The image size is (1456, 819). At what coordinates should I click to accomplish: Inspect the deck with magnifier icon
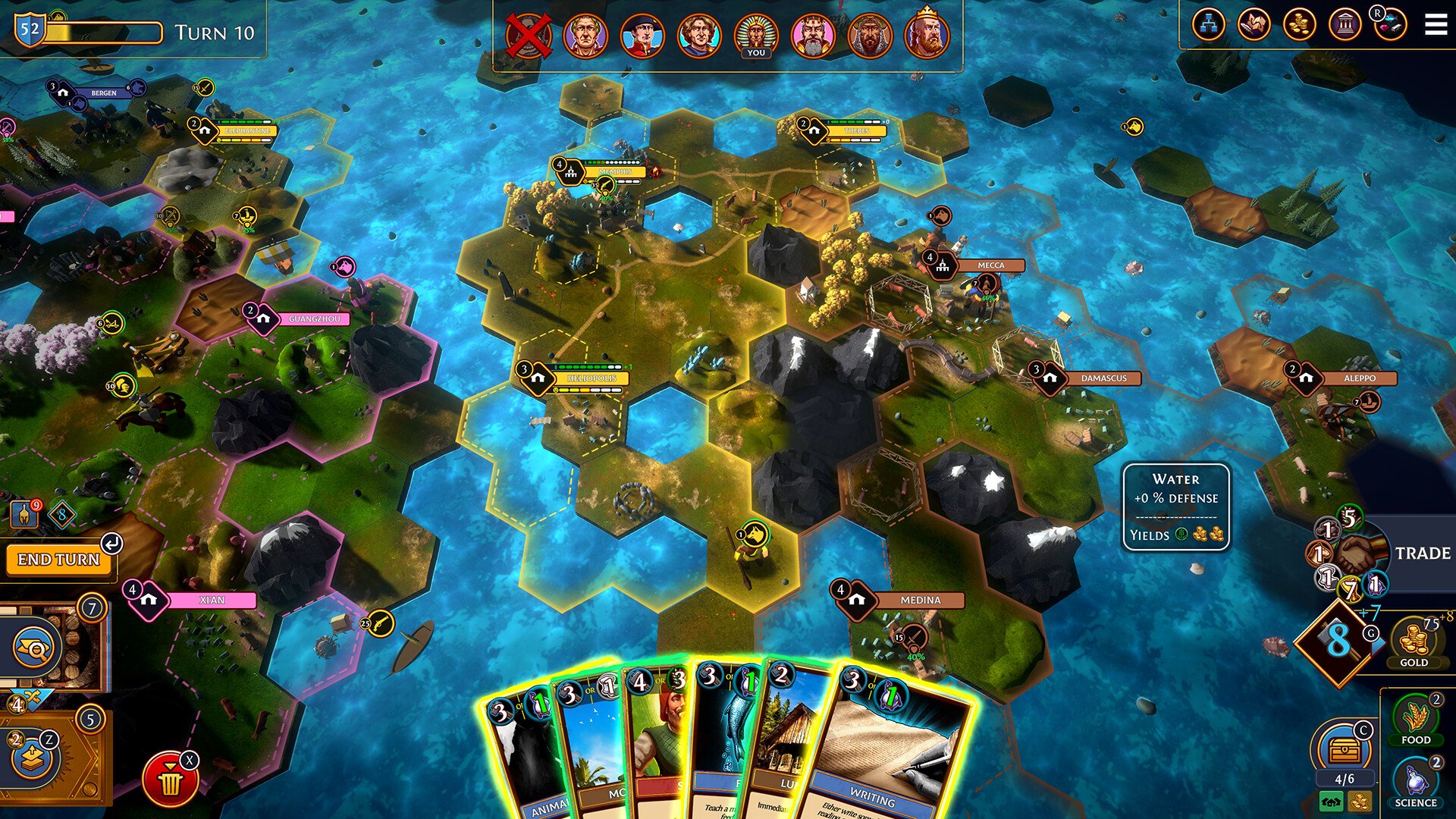coord(36,647)
